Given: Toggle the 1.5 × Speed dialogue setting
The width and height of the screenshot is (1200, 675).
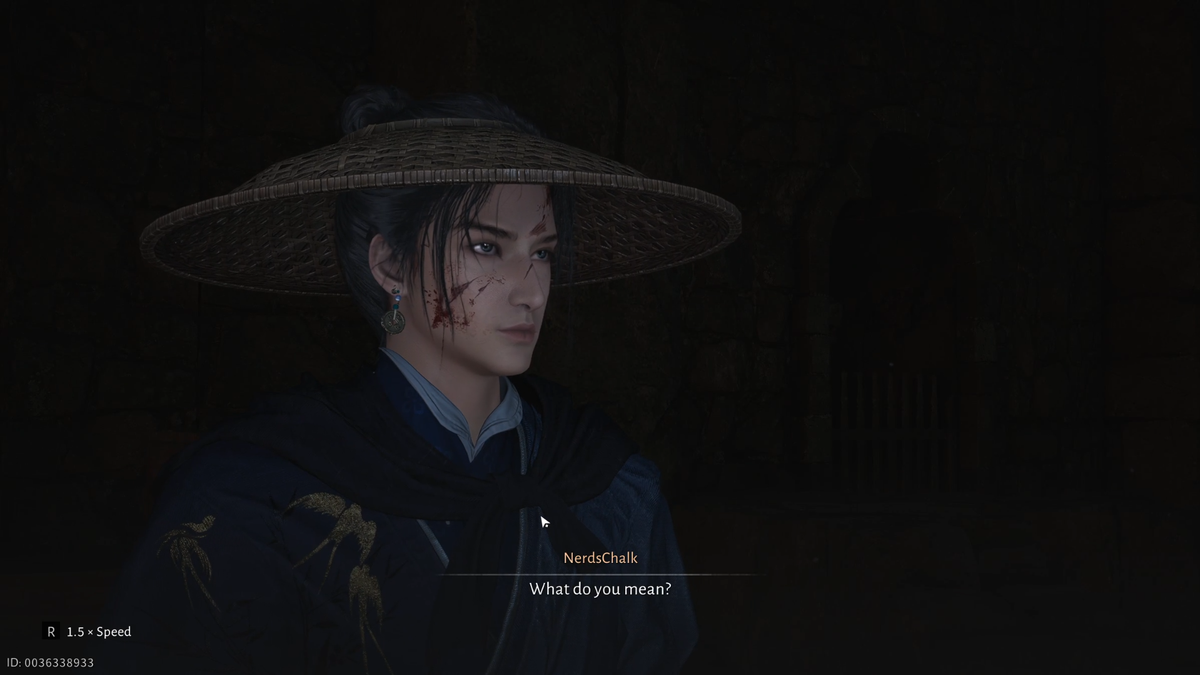Looking at the screenshot, I should point(87,632).
